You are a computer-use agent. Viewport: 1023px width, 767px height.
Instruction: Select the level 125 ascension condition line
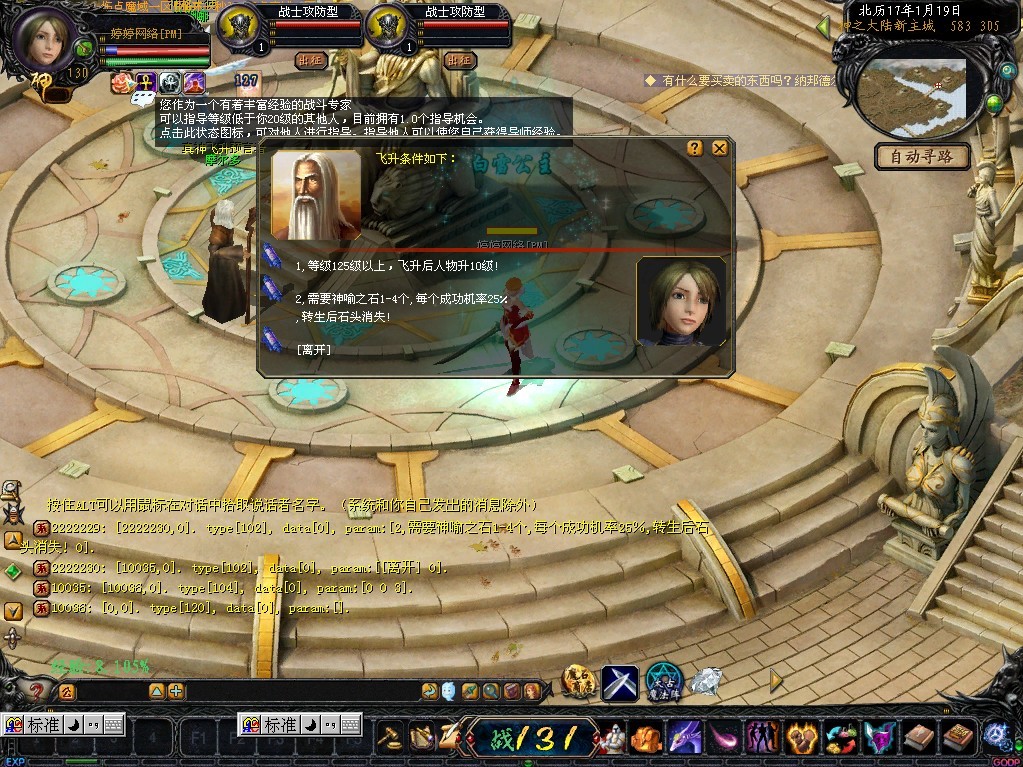click(397, 266)
